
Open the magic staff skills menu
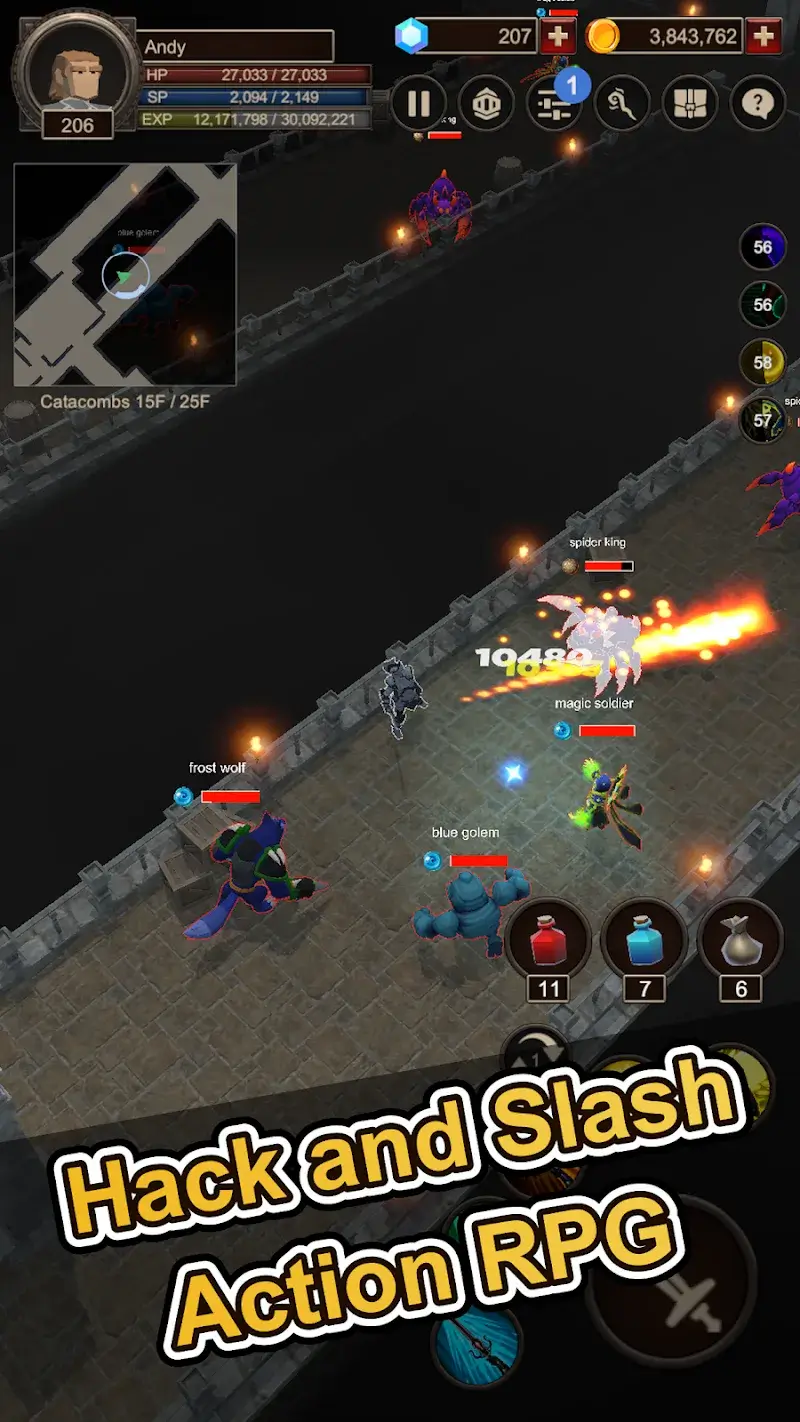tap(622, 103)
